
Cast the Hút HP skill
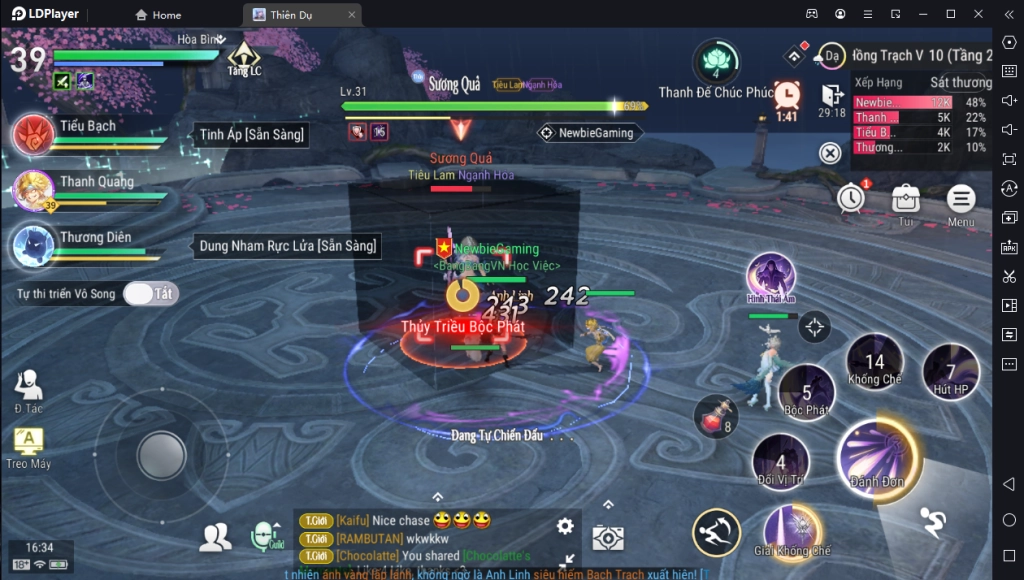pos(950,371)
